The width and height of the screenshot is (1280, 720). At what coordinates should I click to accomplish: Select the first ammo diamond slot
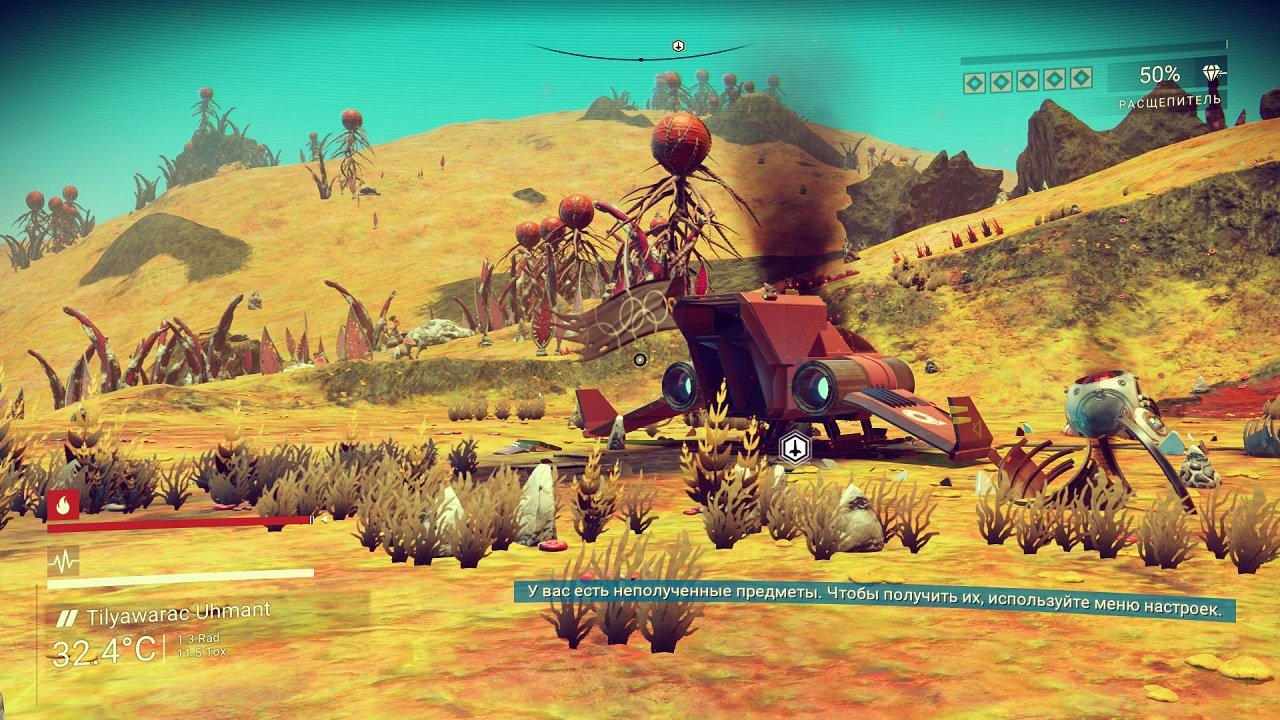975,82
